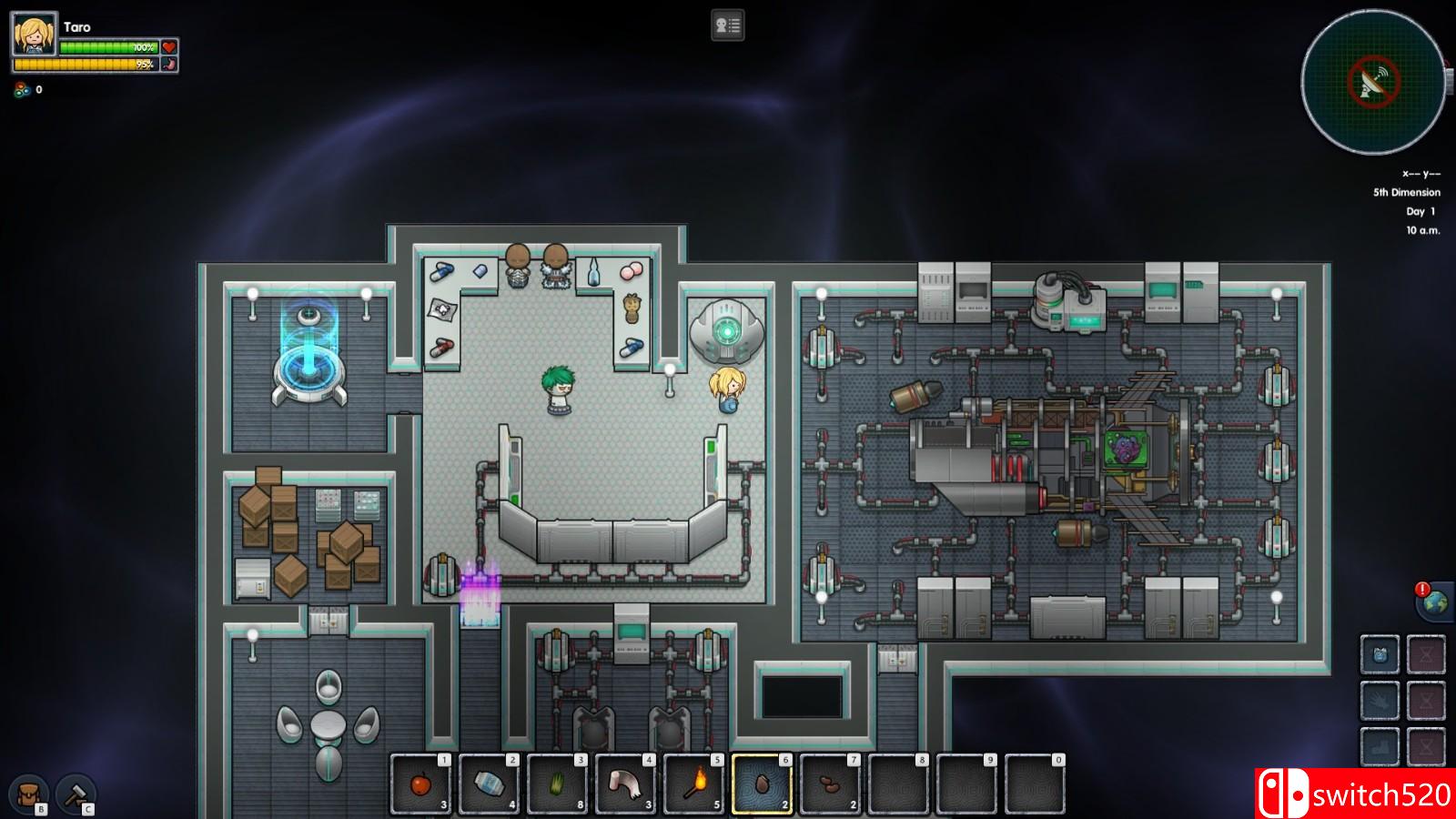Select the highlighted brown seed slot
The height and width of the screenshot is (819, 1456).
pos(762,784)
